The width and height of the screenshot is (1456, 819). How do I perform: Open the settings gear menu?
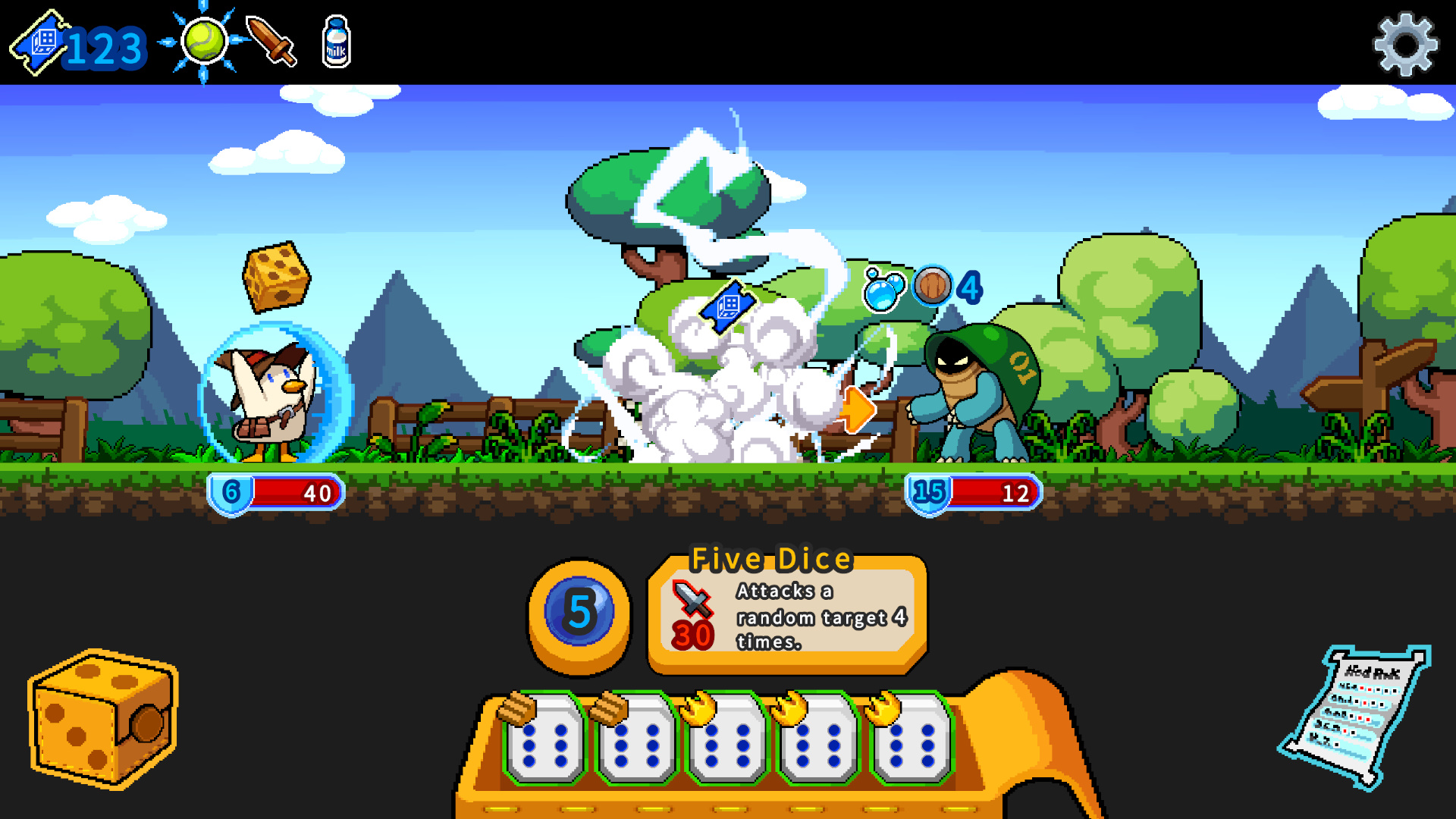click(1404, 43)
